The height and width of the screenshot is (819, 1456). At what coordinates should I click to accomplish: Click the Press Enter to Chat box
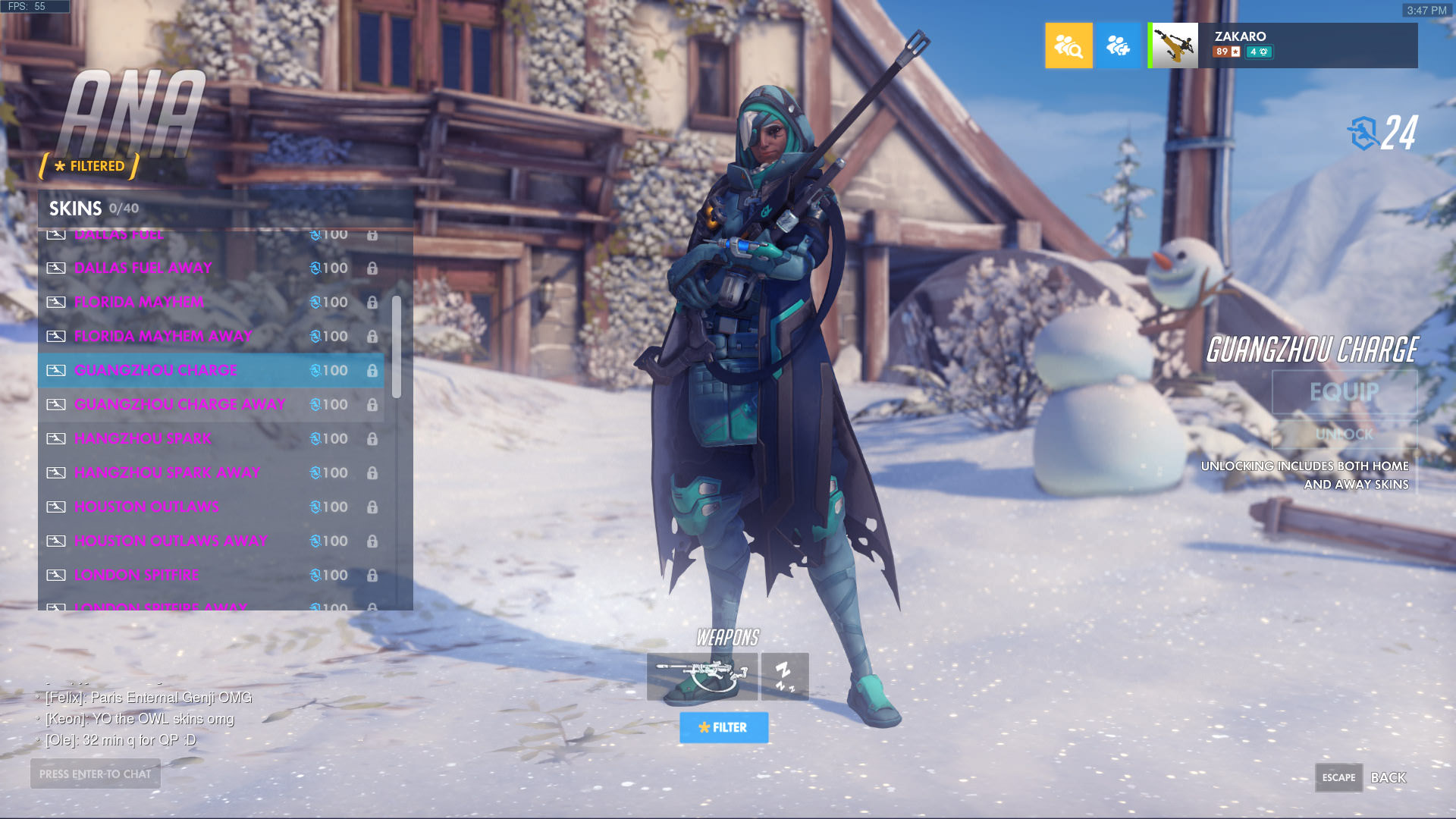(96, 773)
